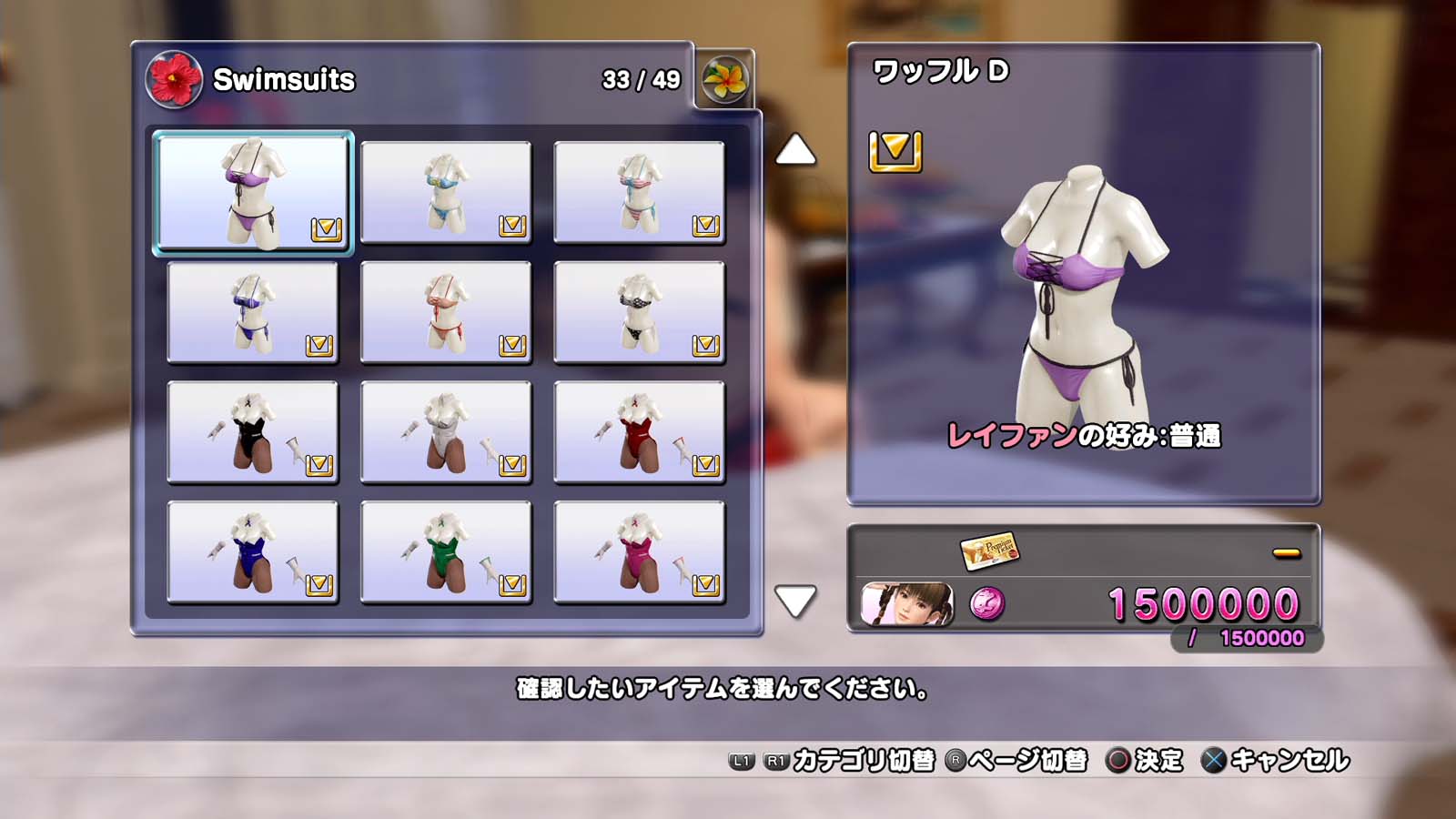Select the red bunny suit tile

(639, 432)
